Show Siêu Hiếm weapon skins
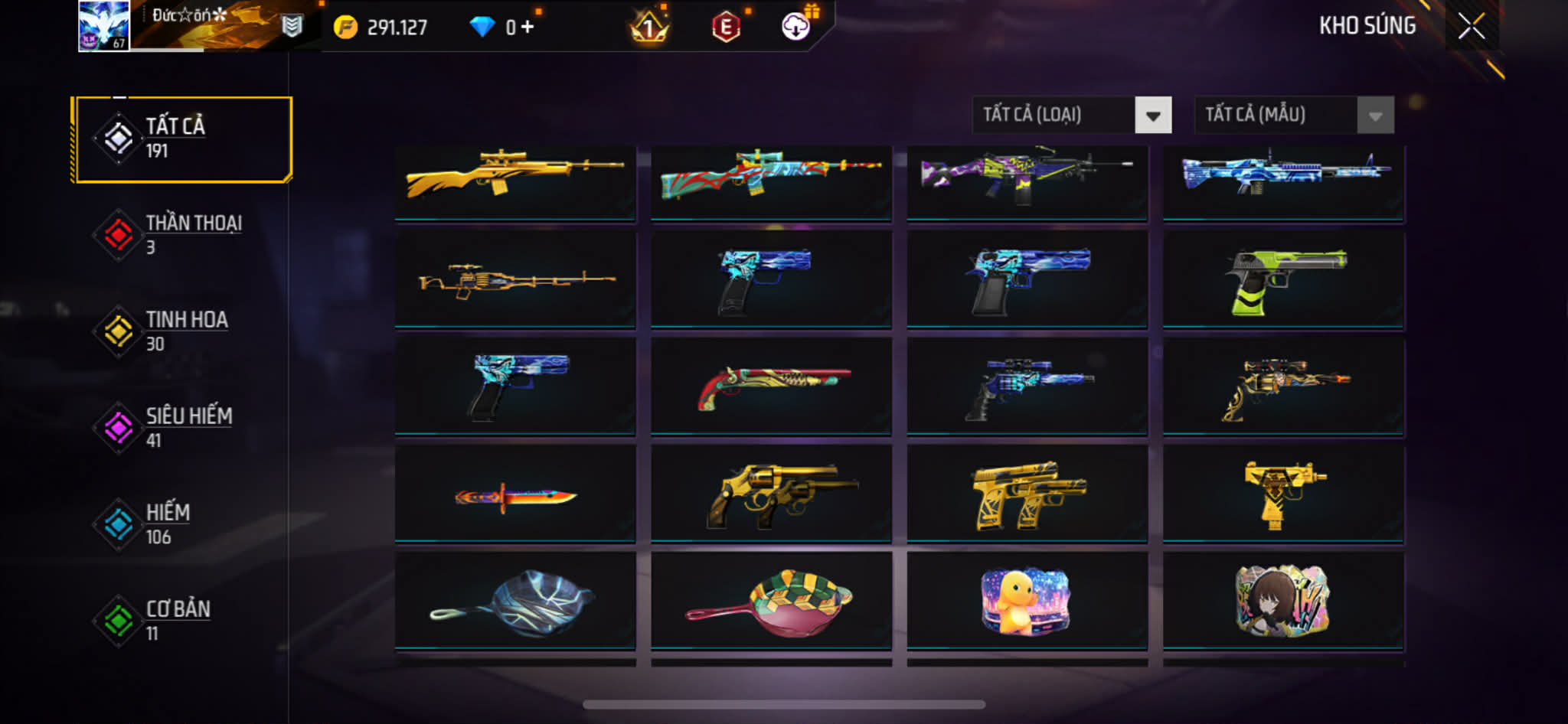Screen dimensions: 1568x724 click(182, 428)
